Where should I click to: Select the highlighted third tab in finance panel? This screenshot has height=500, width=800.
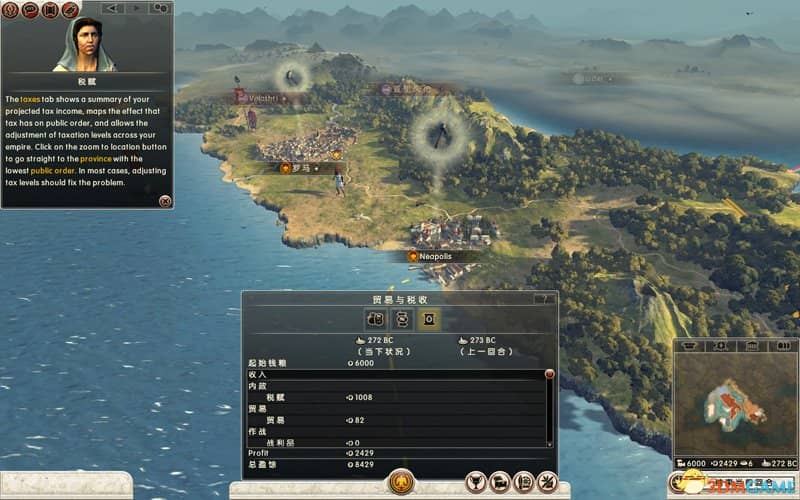click(427, 318)
